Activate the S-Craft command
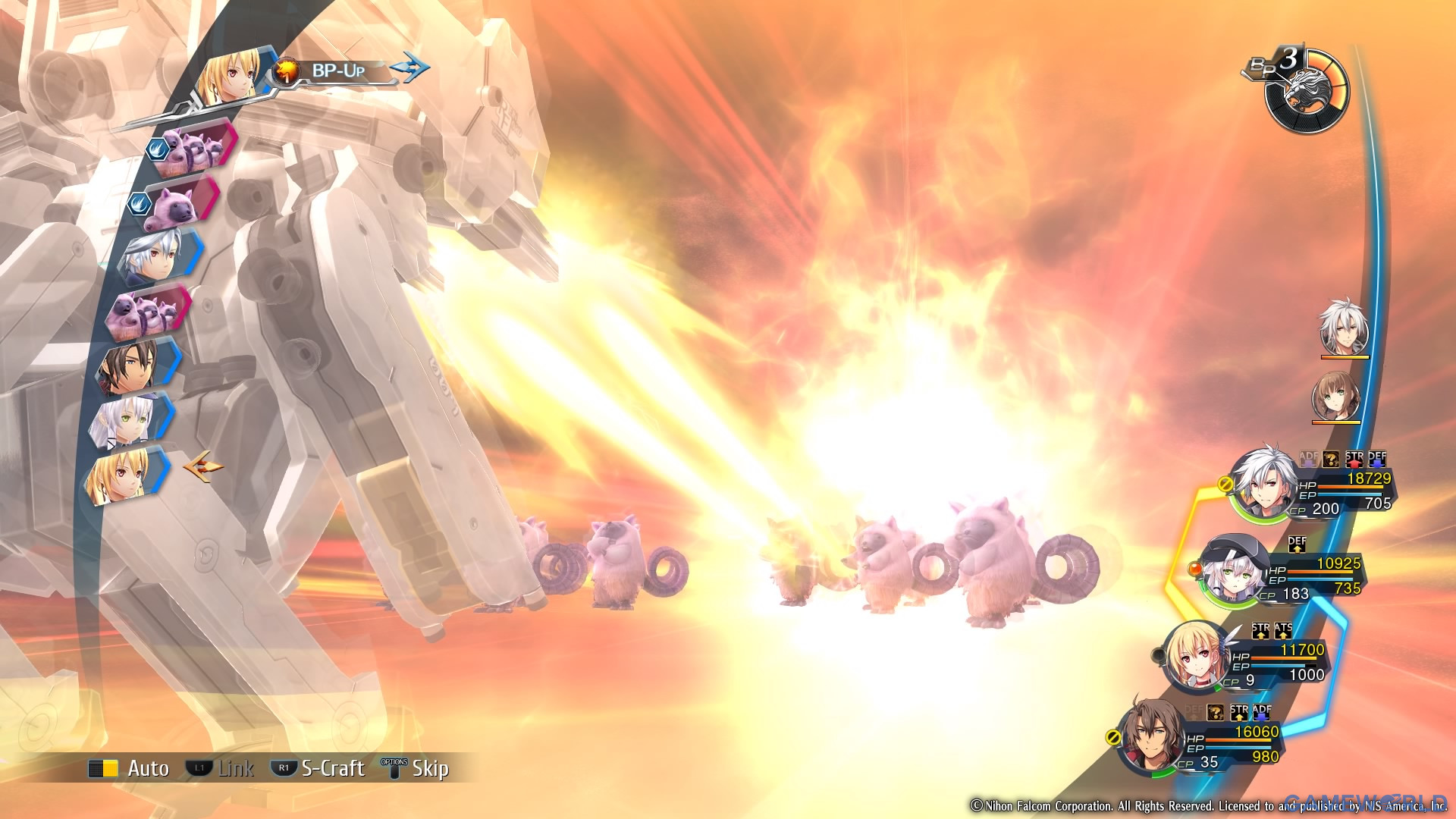The height and width of the screenshot is (819, 1456). pos(318,768)
